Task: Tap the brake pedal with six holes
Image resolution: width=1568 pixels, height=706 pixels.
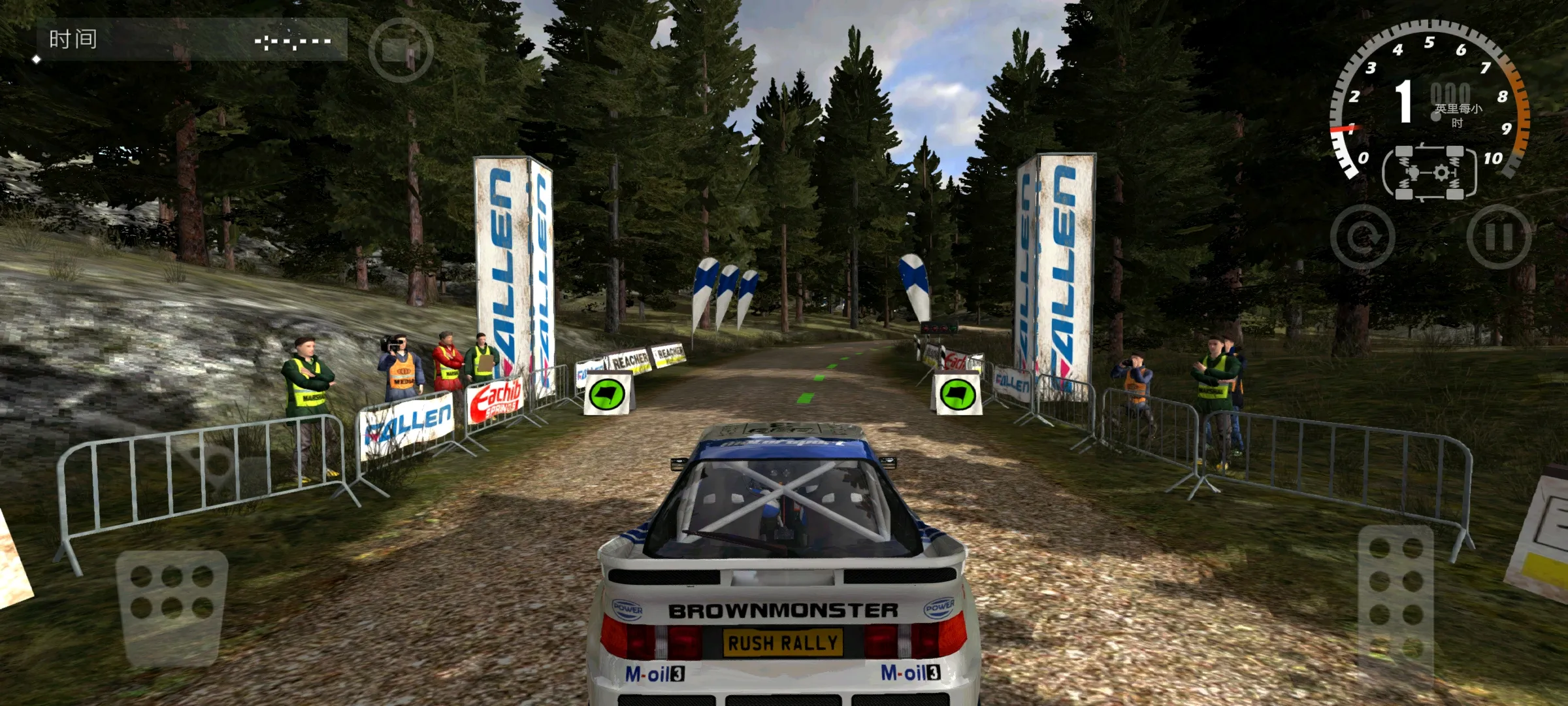Action: pos(172,606)
